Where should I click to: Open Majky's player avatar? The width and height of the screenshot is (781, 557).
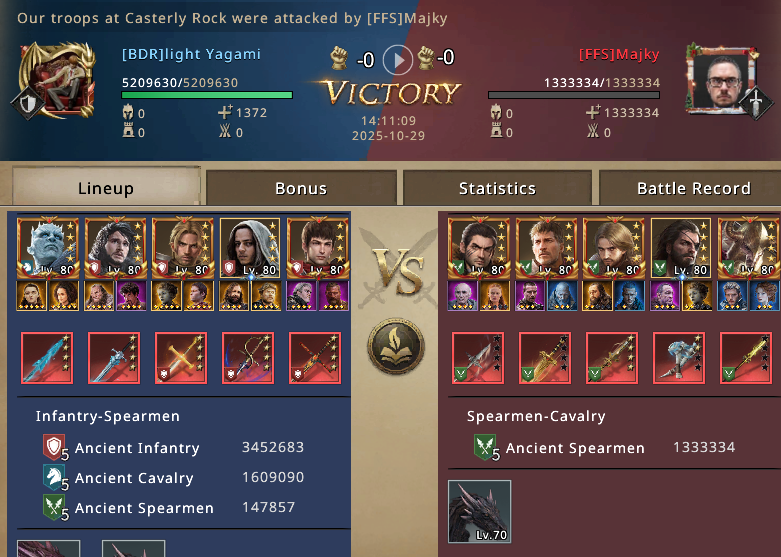718,79
